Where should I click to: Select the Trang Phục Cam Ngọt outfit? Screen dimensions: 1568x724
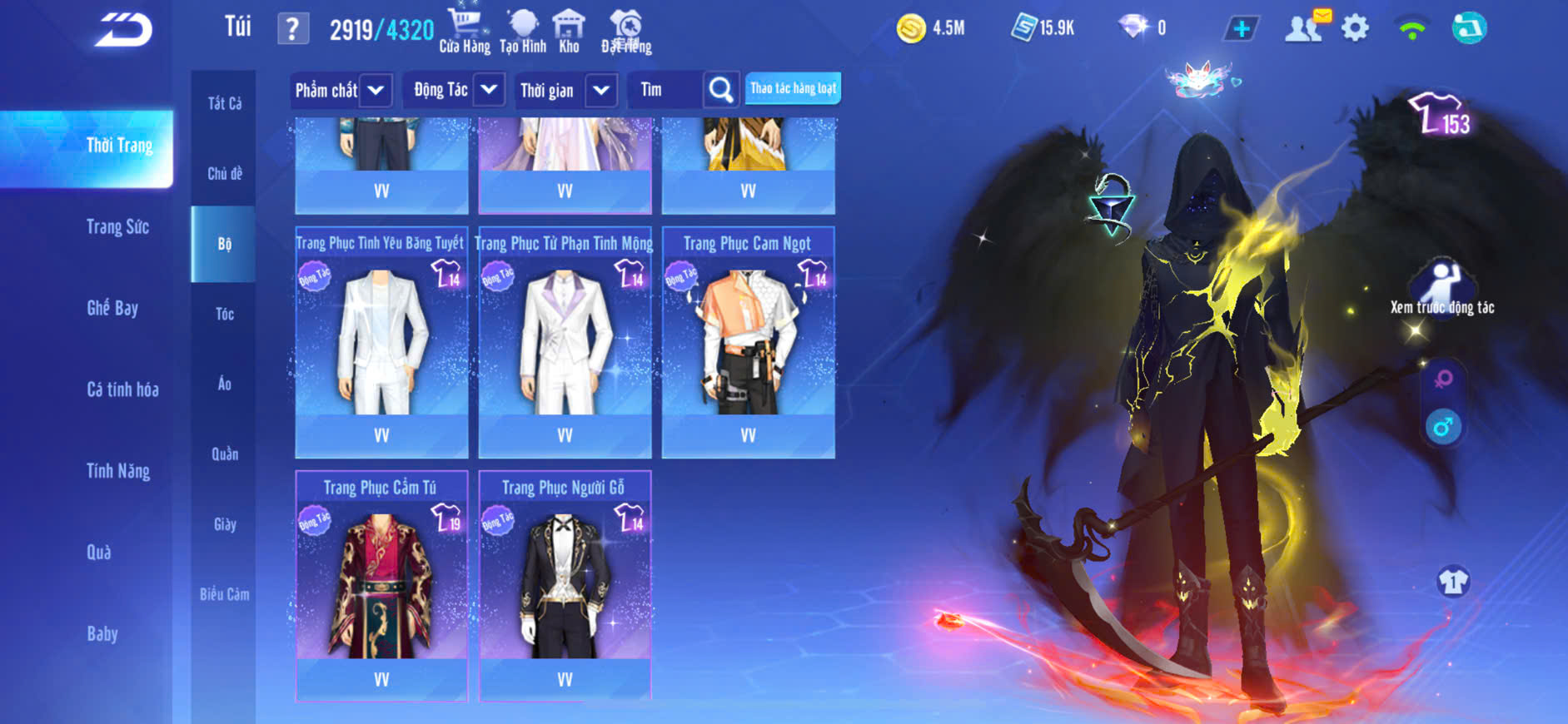pyautogui.click(x=748, y=343)
